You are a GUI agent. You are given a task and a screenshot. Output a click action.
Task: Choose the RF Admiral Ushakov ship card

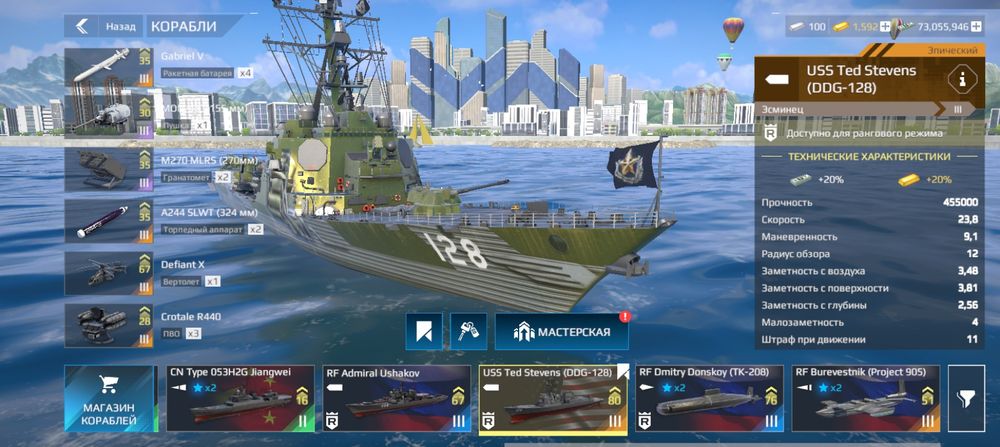[397, 400]
